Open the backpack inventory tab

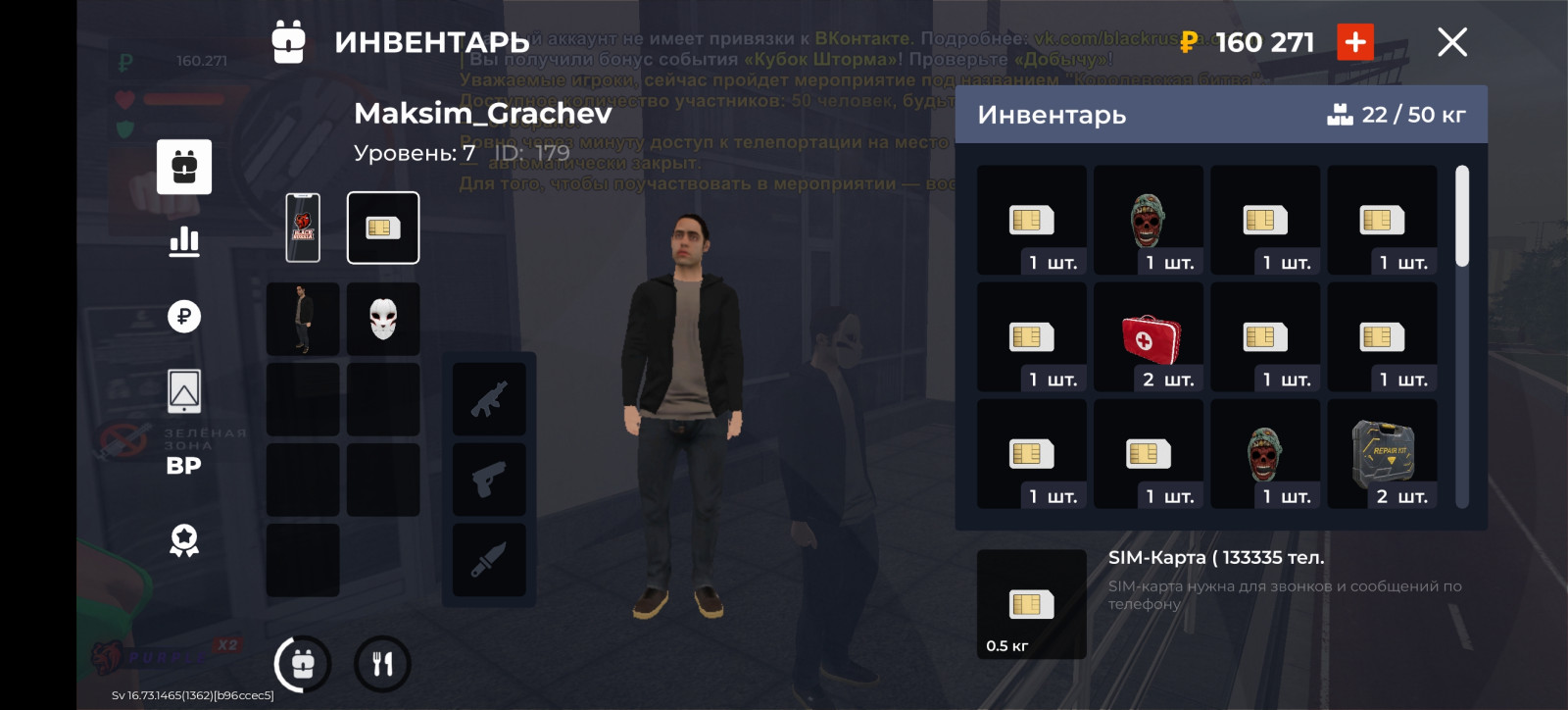point(184,167)
